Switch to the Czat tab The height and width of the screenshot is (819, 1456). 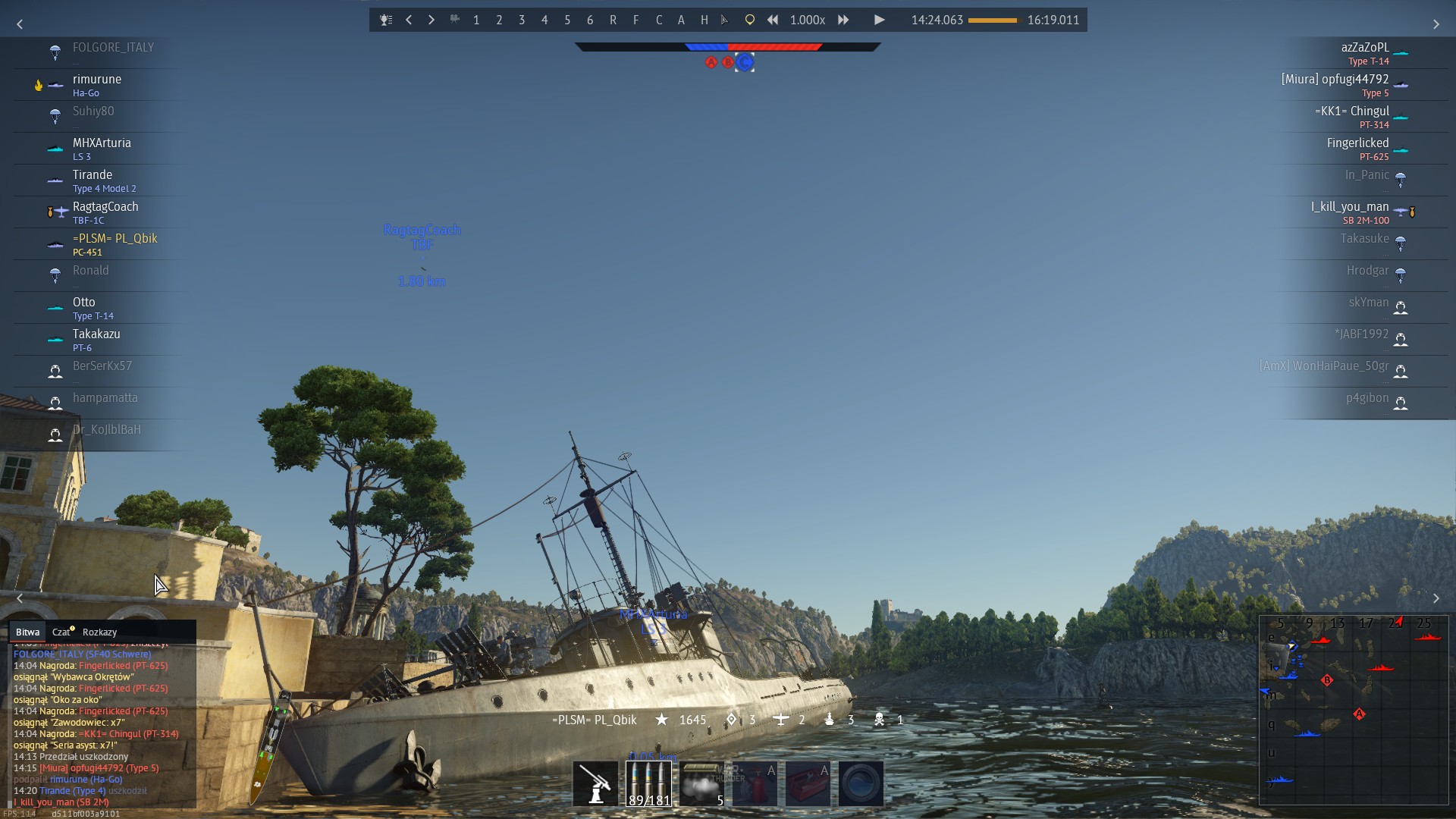pos(61,632)
